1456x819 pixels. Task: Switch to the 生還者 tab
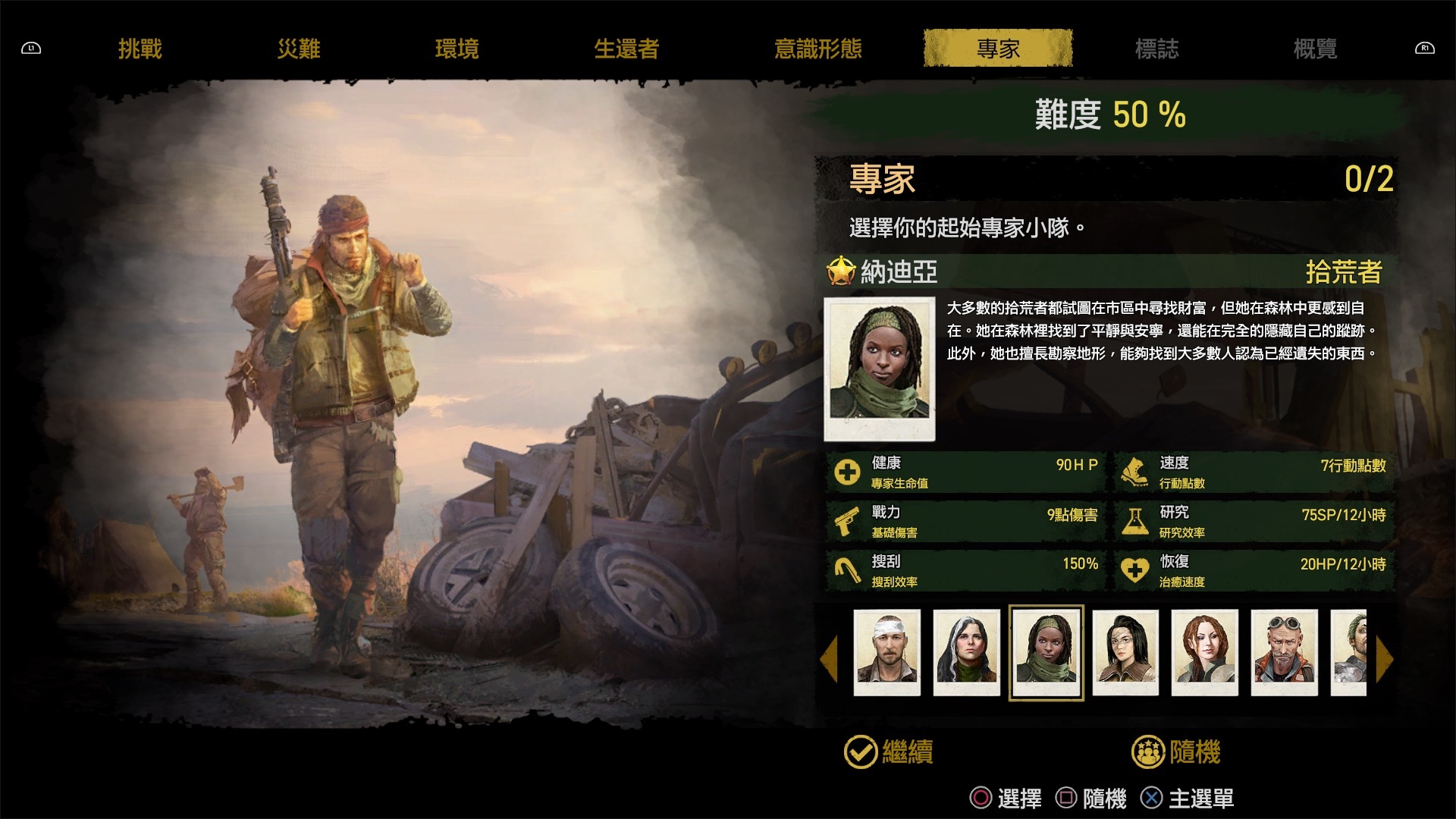click(627, 48)
